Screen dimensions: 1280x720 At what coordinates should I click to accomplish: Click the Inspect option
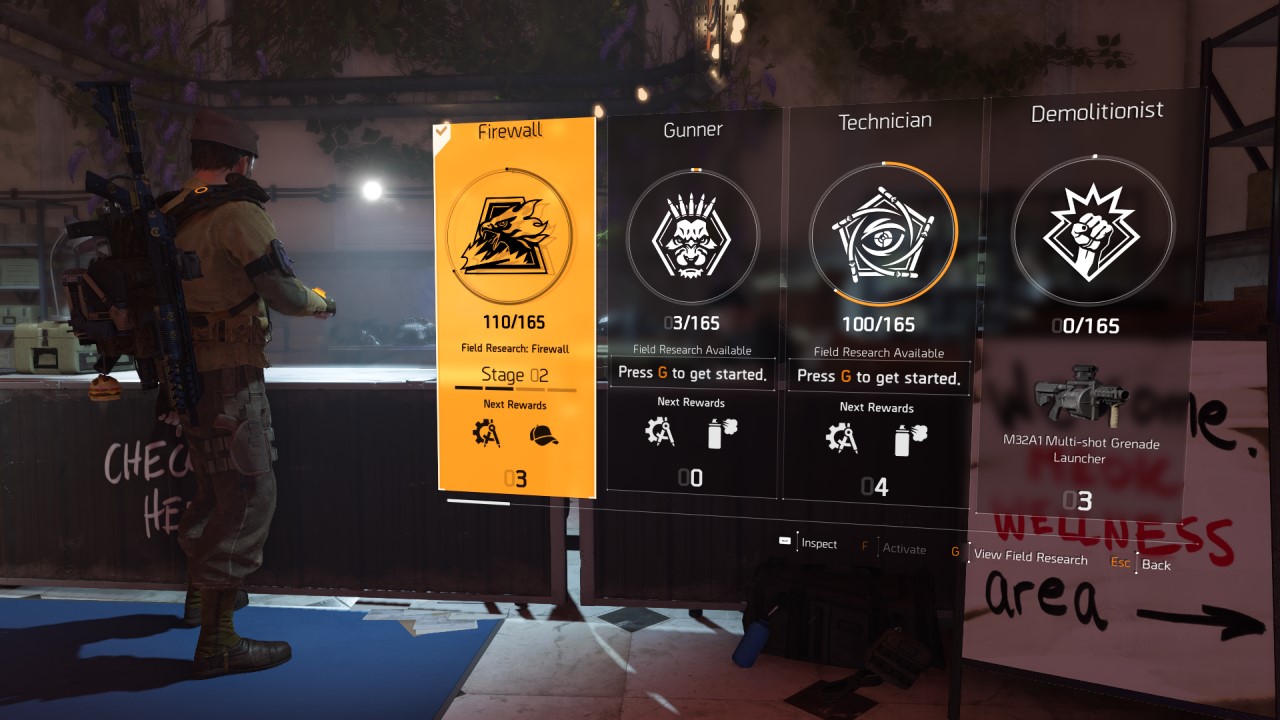[x=817, y=545]
